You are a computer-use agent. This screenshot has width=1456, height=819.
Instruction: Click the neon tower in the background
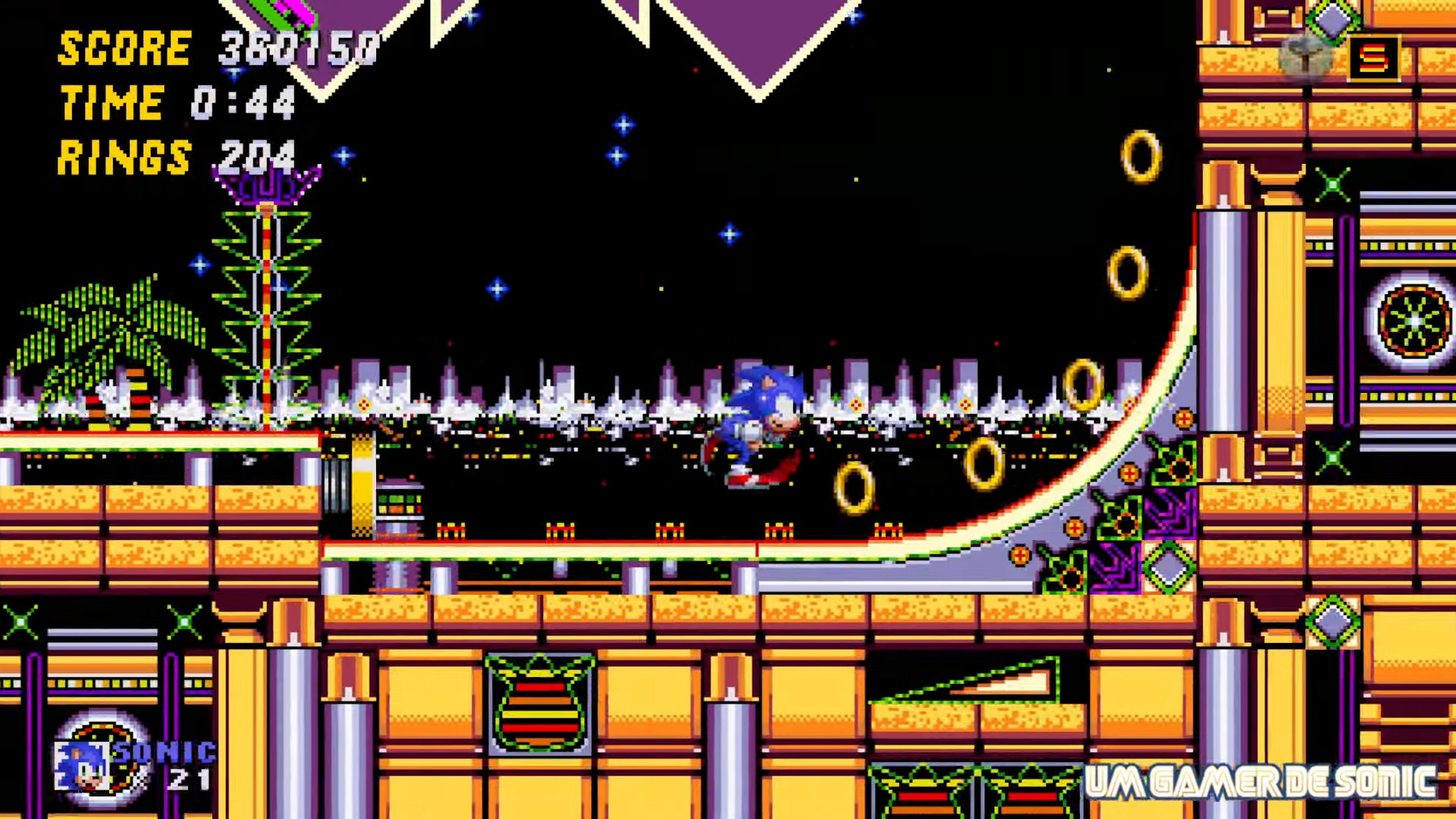click(265, 303)
